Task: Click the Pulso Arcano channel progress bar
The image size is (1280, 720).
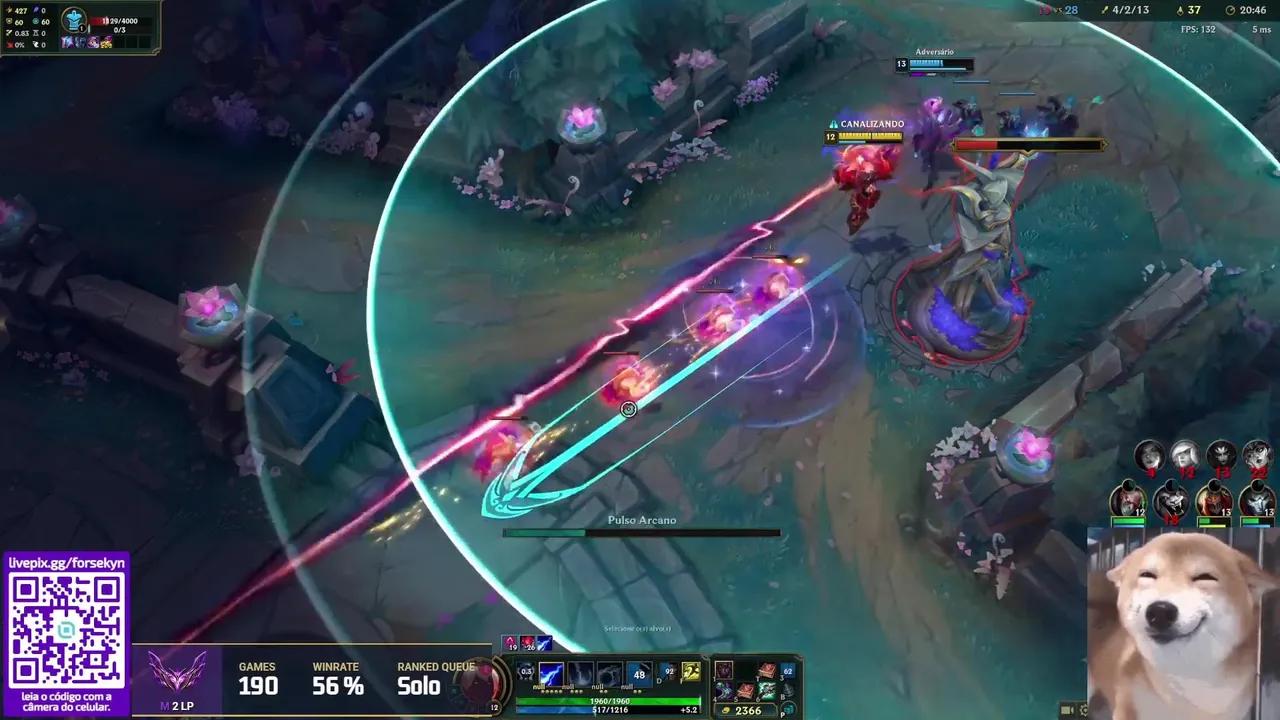Action: [x=640, y=532]
